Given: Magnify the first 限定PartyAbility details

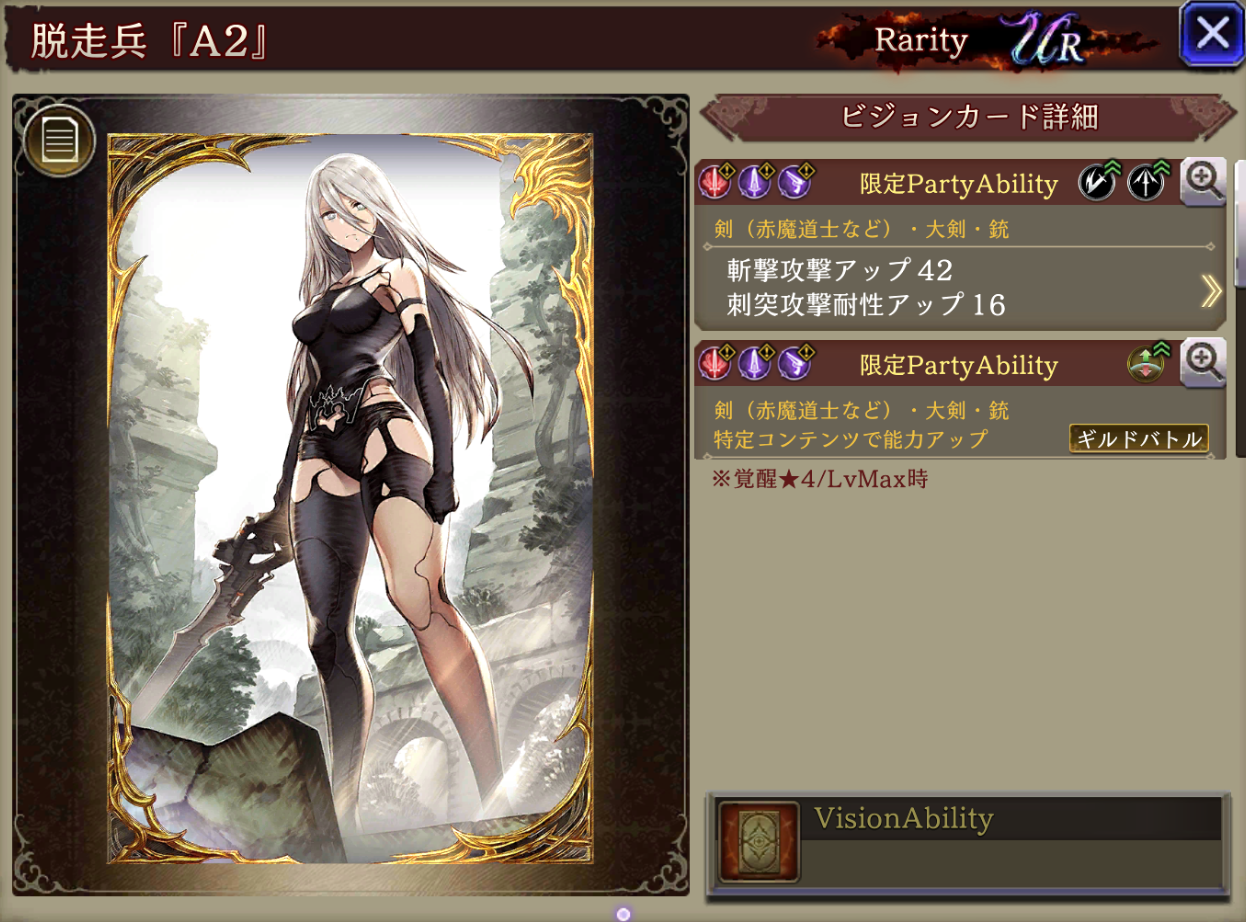Looking at the screenshot, I should [x=1203, y=182].
